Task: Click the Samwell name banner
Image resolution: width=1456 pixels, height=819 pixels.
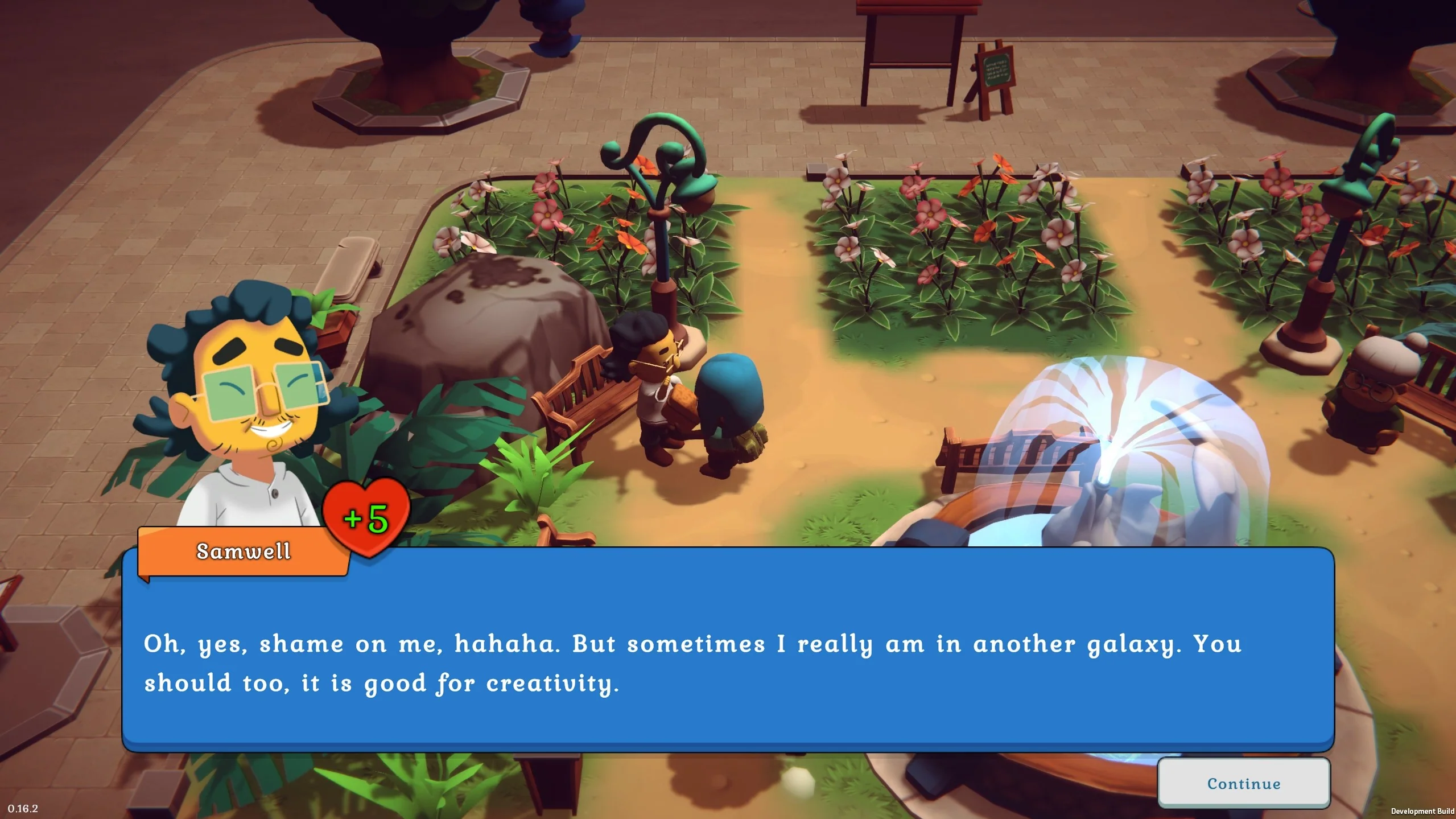Action: click(x=245, y=552)
